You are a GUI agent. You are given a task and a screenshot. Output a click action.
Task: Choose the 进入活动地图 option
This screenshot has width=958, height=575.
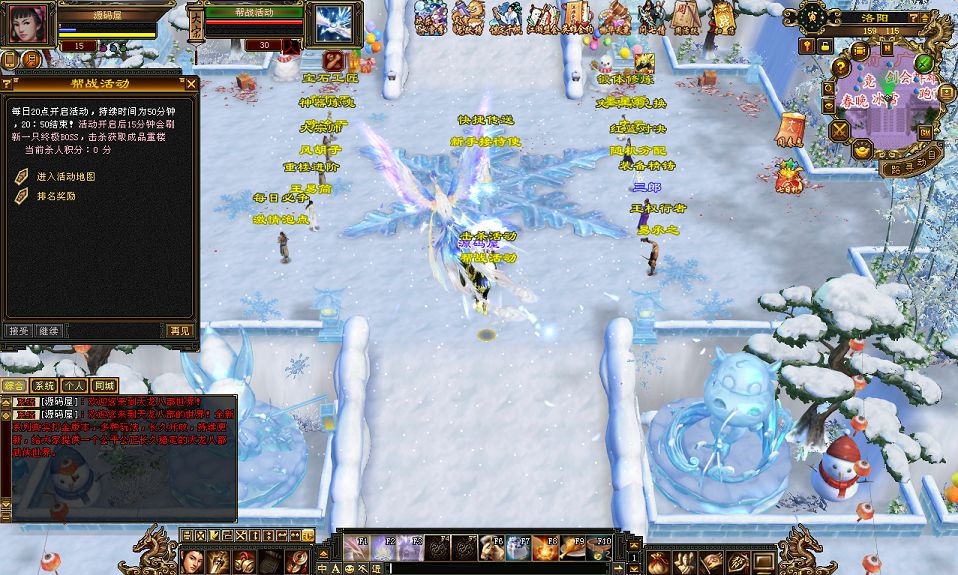pos(66,177)
